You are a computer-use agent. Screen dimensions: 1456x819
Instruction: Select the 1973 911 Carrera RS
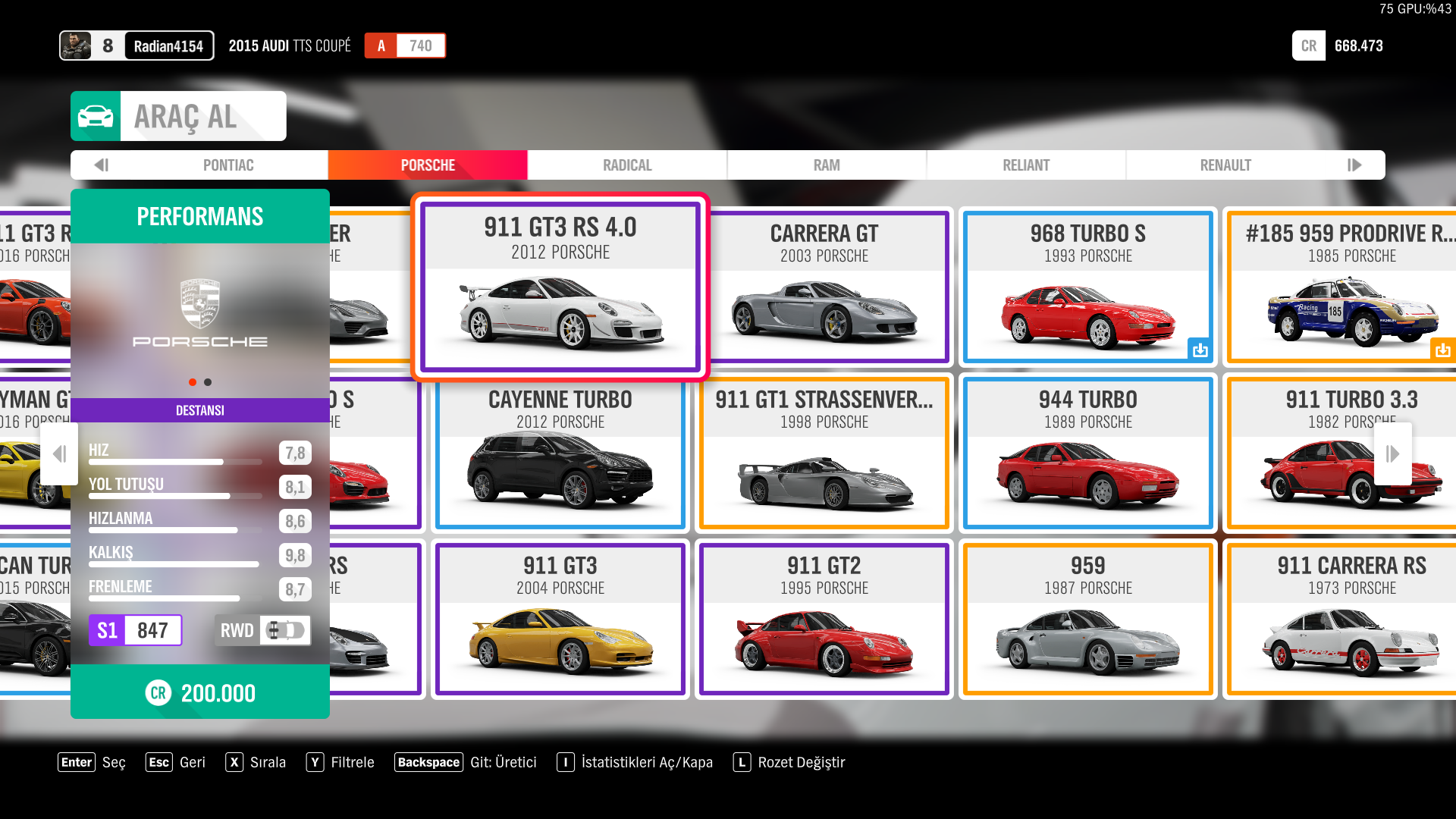pos(1342,619)
